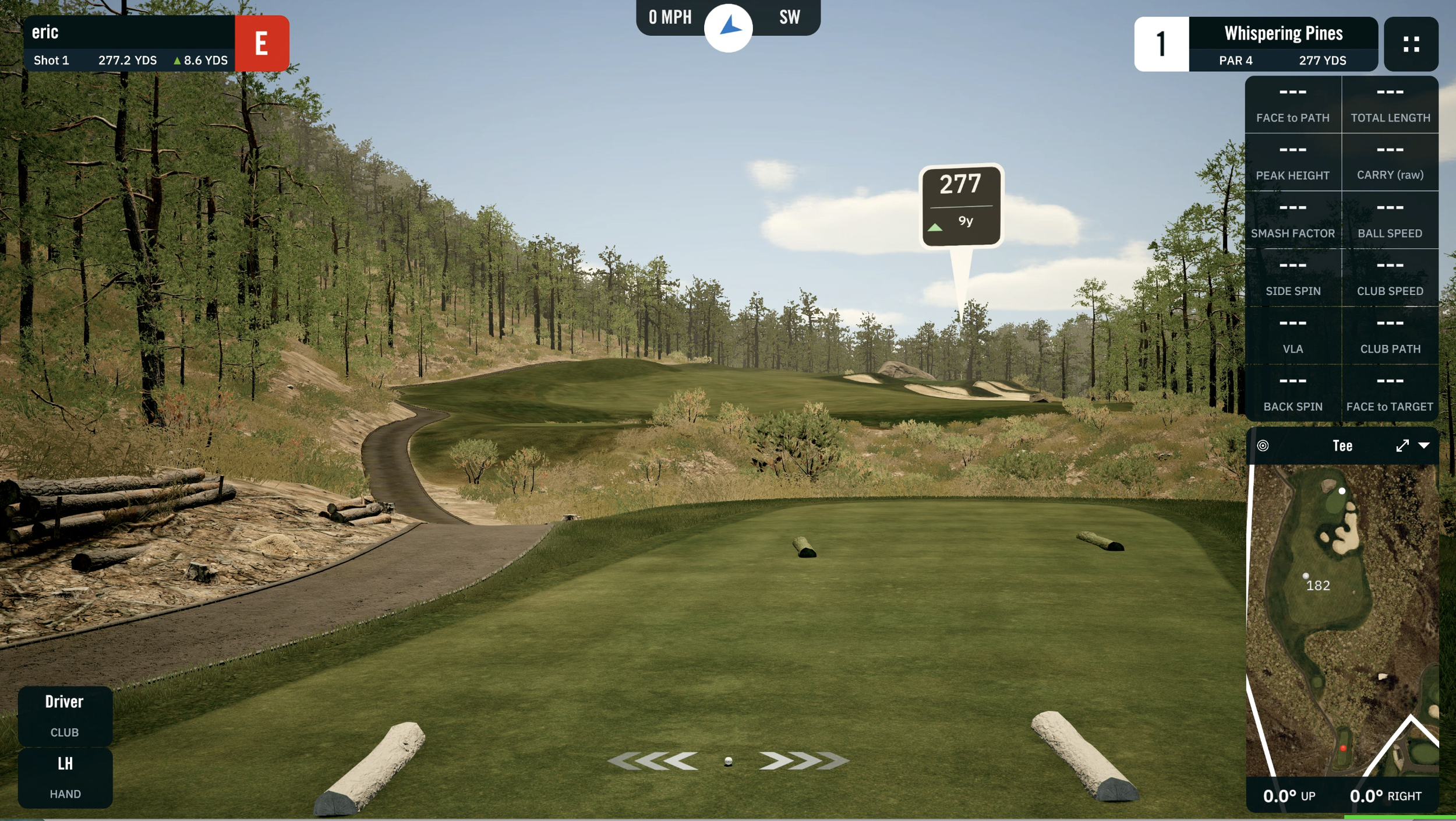The width and height of the screenshot is (1456, 821).
Task: Click the 182 yard marker on the minimap
Action: [x=1317, y=585]
